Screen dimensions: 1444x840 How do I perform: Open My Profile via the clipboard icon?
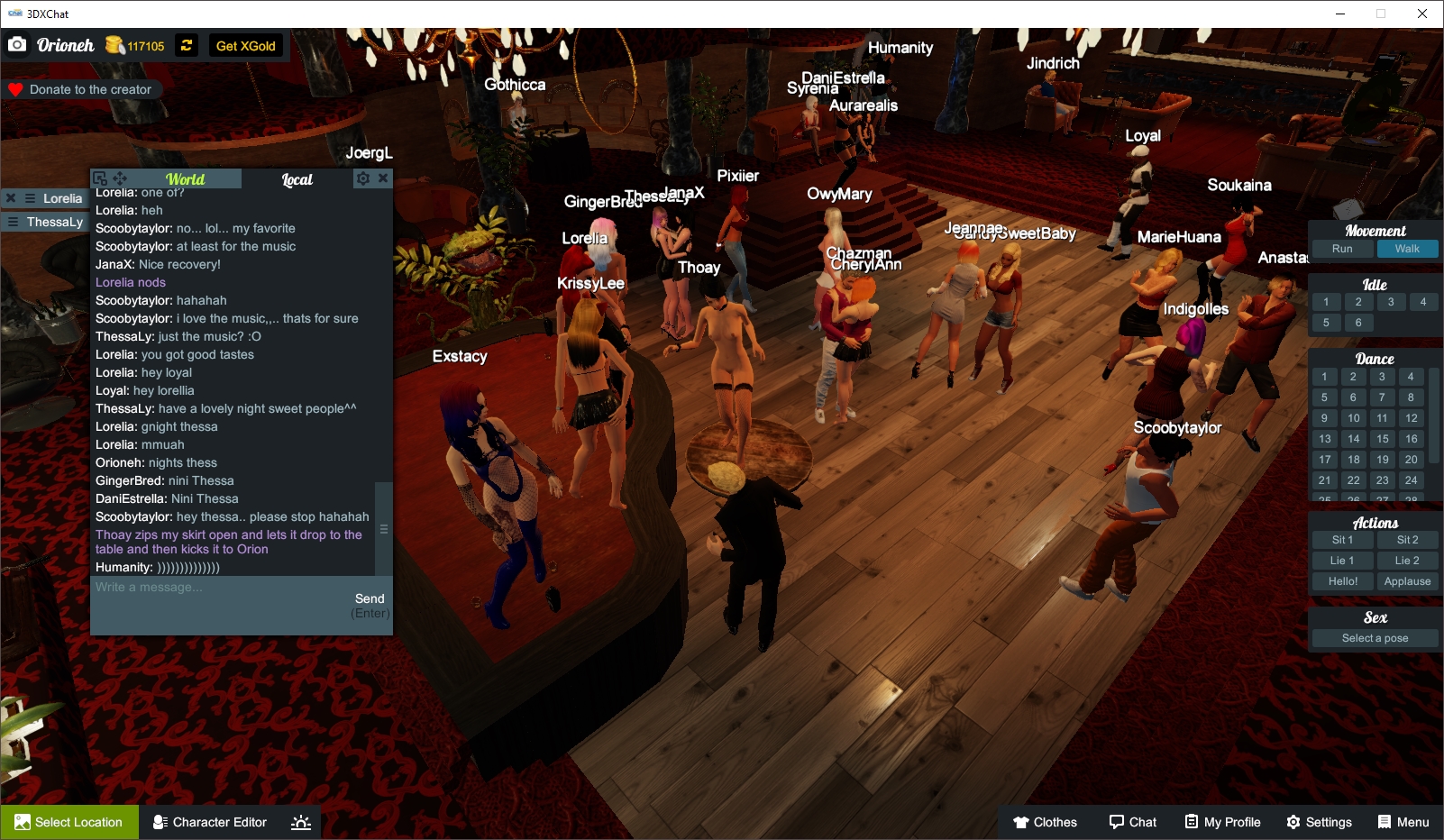coord(1193,822)
